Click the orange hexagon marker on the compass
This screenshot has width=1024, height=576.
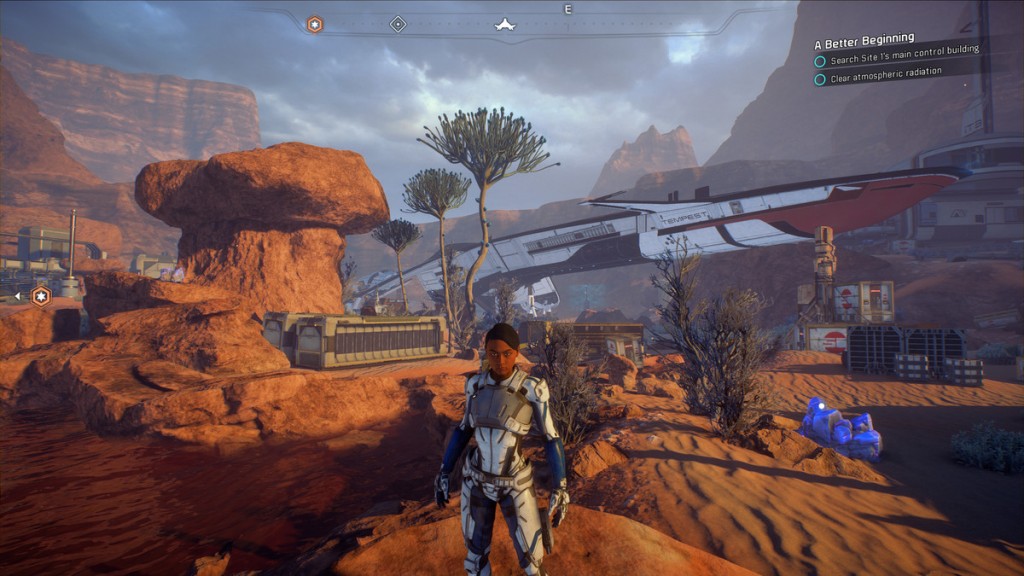pyautogui.click(x=314, y=24)
